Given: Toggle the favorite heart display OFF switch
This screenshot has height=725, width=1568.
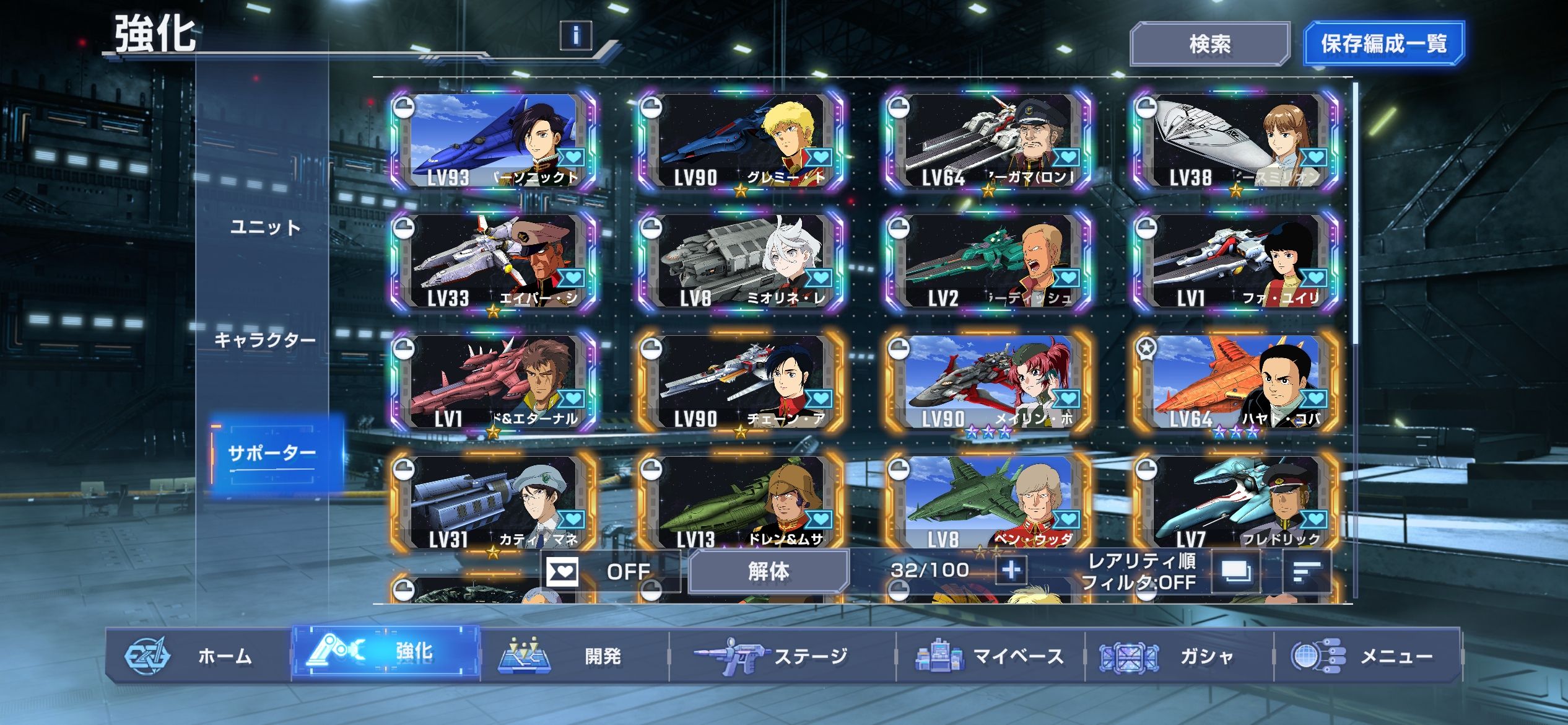Looking at the screenshot, I should point(609,571).
